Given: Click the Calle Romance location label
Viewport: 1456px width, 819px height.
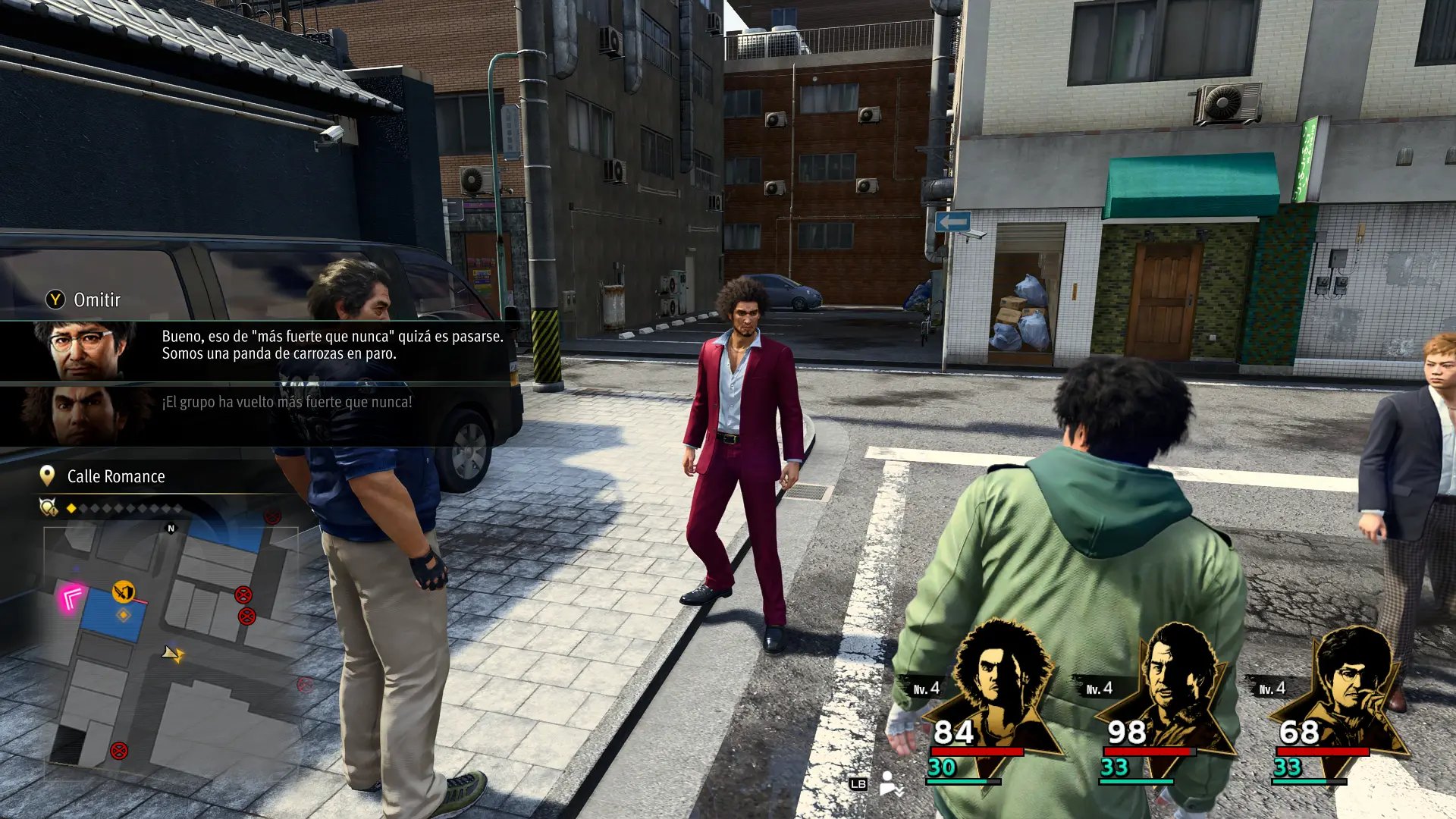Looking at the screenshot, I should (x=115, y=476).
